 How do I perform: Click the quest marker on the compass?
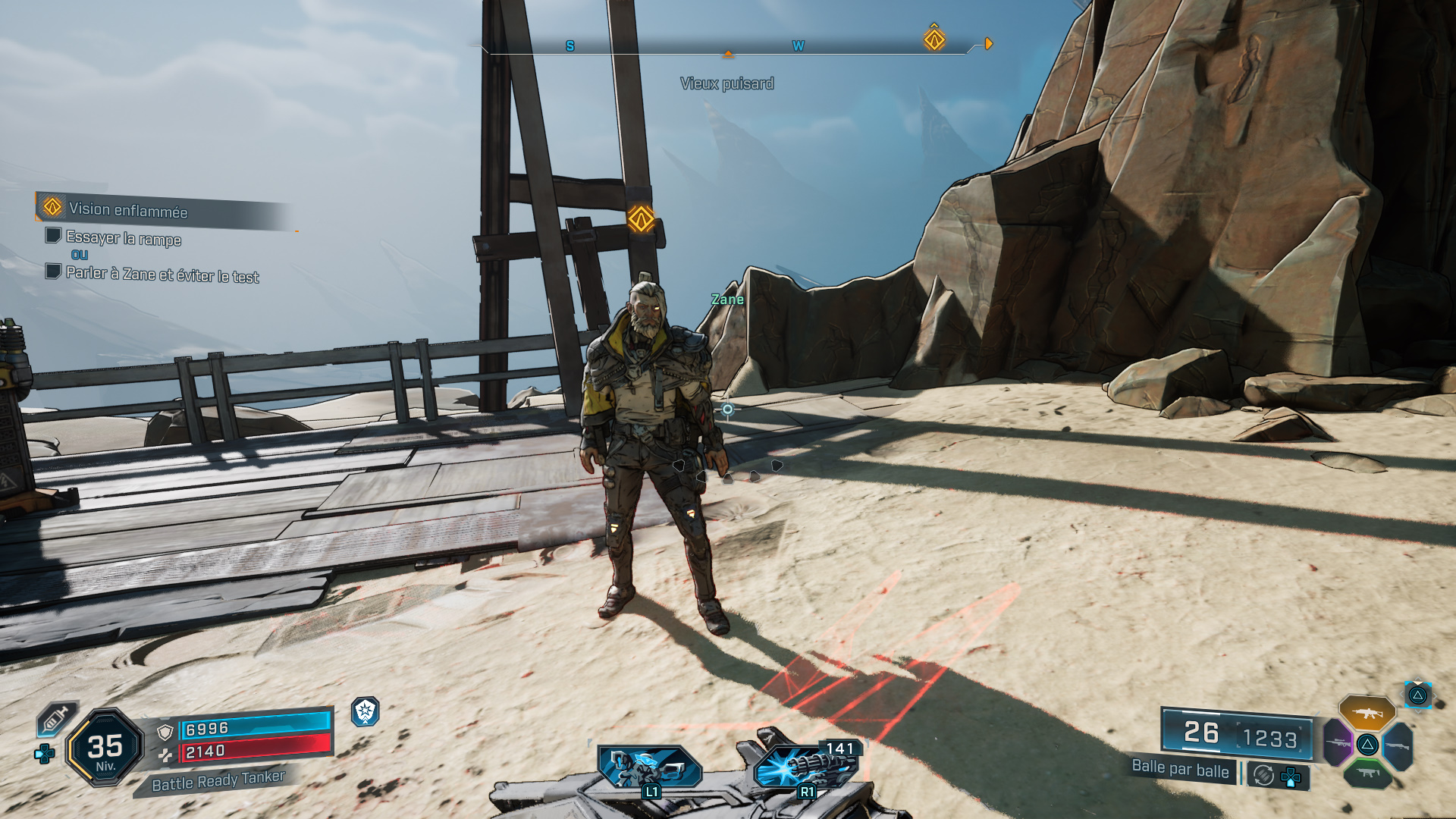click(934, 39)
